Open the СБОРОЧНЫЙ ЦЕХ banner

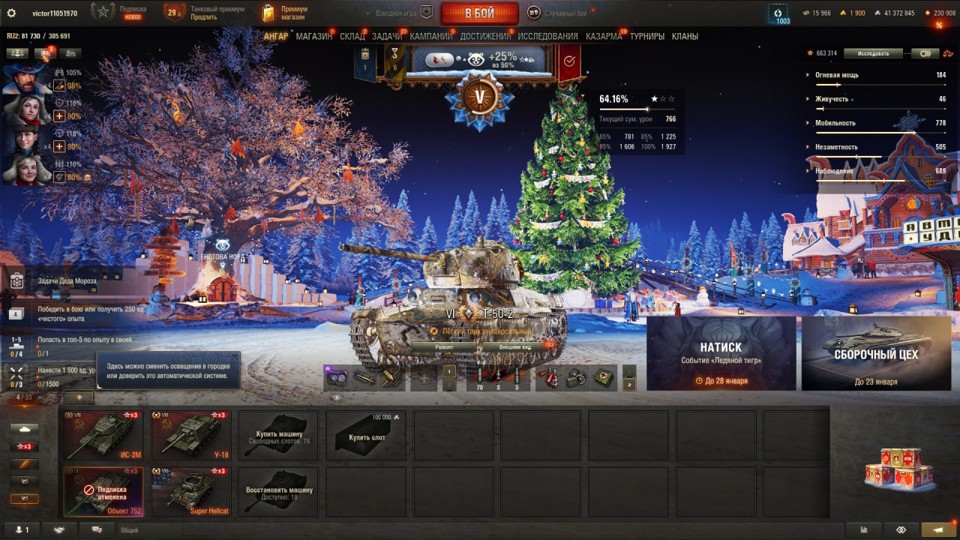tap(875, 353)
